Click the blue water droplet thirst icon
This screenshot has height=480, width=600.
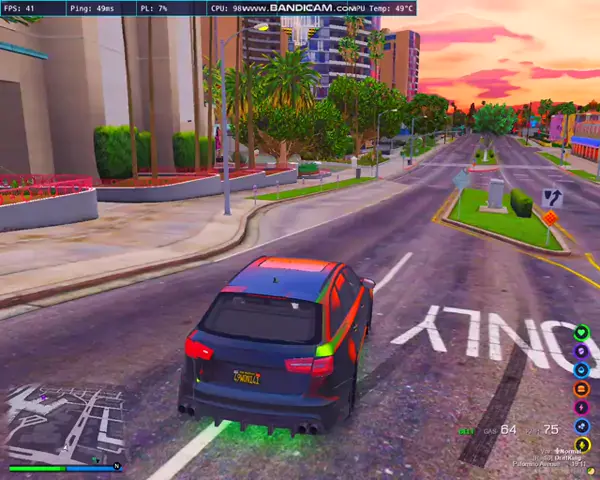pyautogui.click(x=582, y=369)
